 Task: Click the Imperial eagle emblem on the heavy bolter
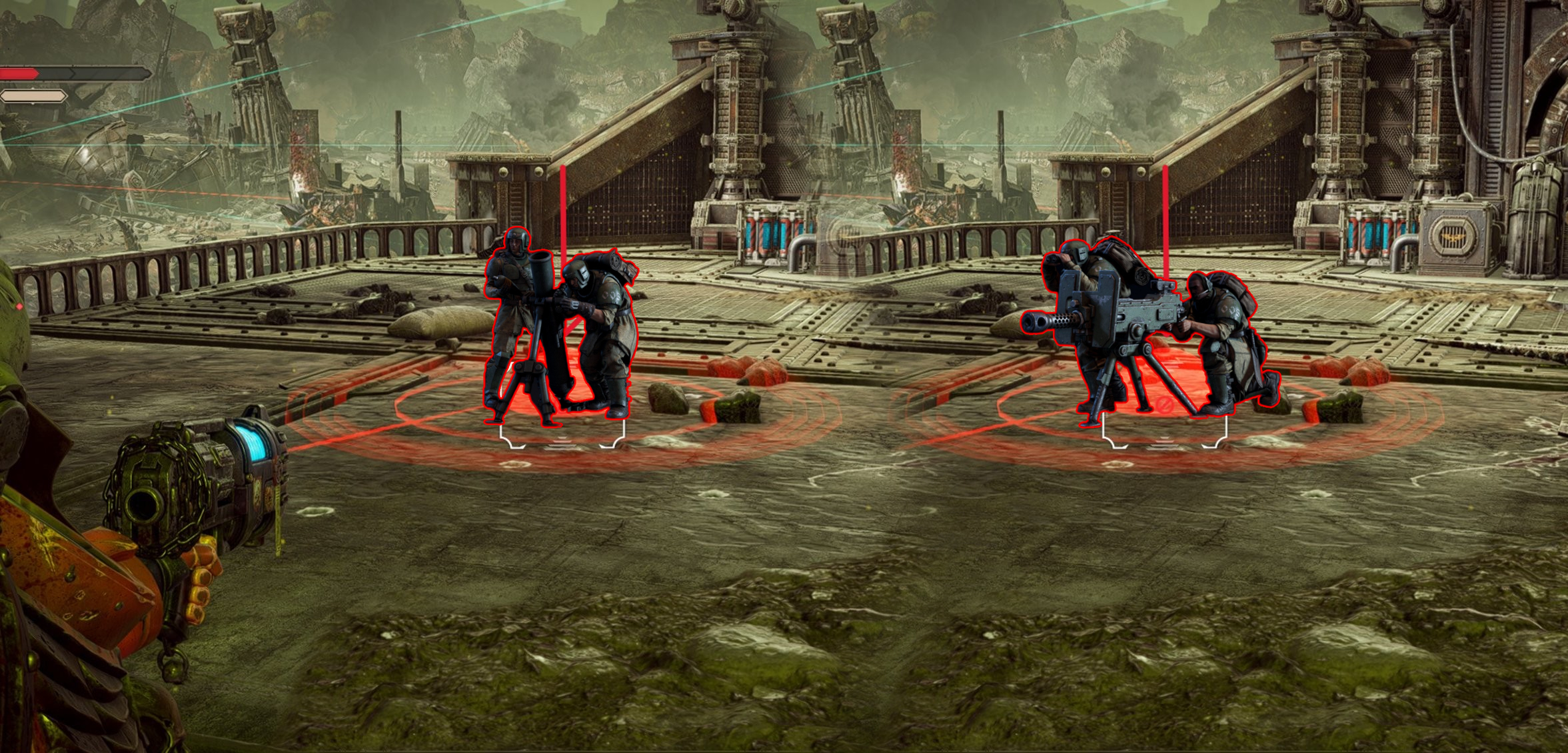[x=1100, y=299]
